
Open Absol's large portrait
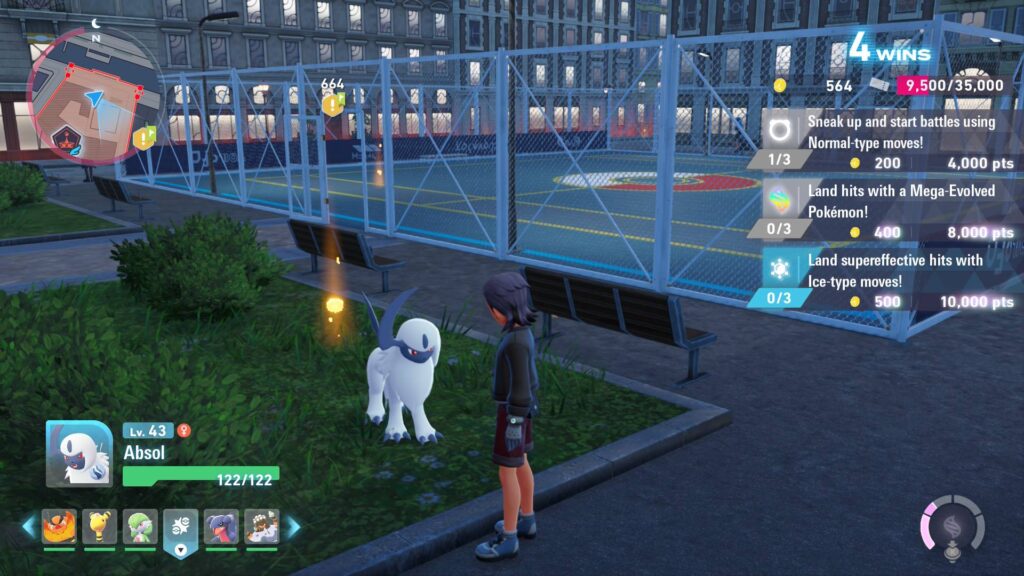click(x=79, y=453)
